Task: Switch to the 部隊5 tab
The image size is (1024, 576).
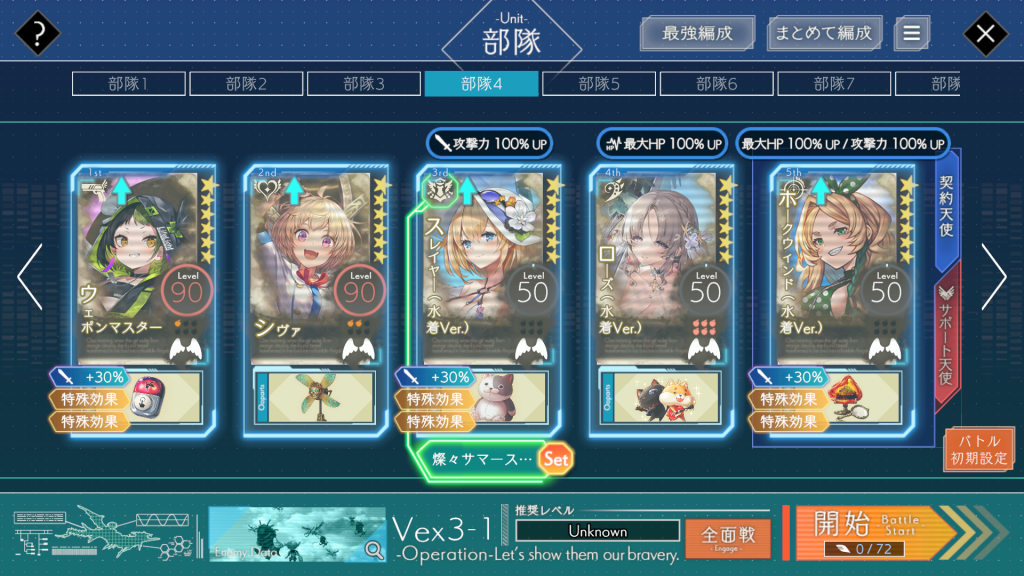Action: (598, 84)
